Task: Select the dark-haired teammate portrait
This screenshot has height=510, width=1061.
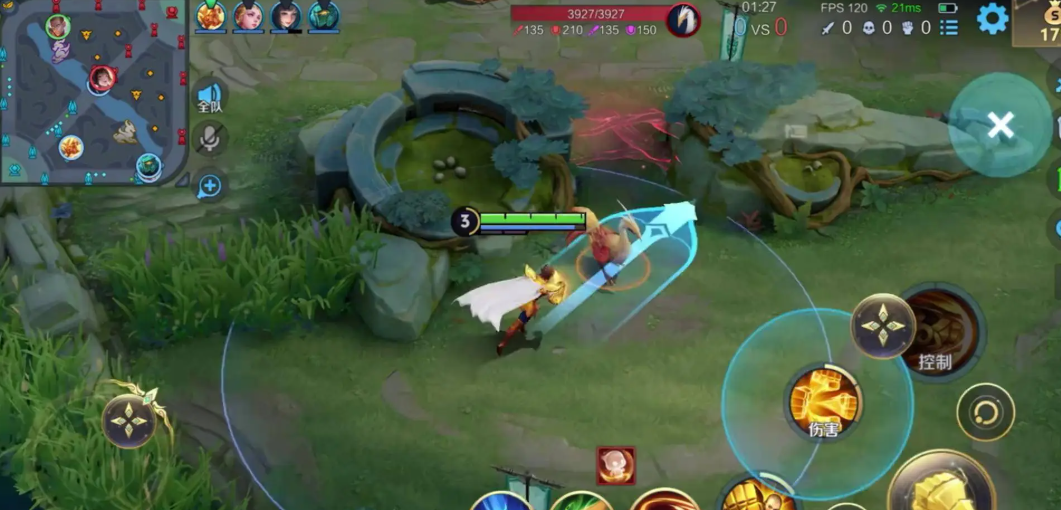Action: pos(286,16)
